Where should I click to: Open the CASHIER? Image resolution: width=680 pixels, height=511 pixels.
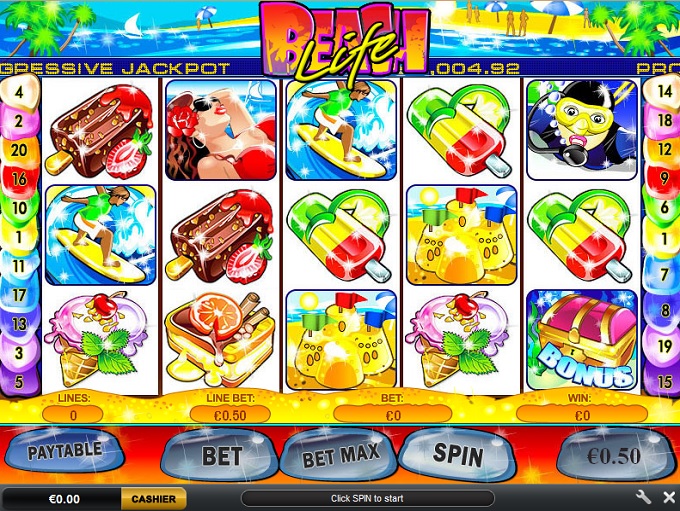pyautogui.click(x=153, y=498)
